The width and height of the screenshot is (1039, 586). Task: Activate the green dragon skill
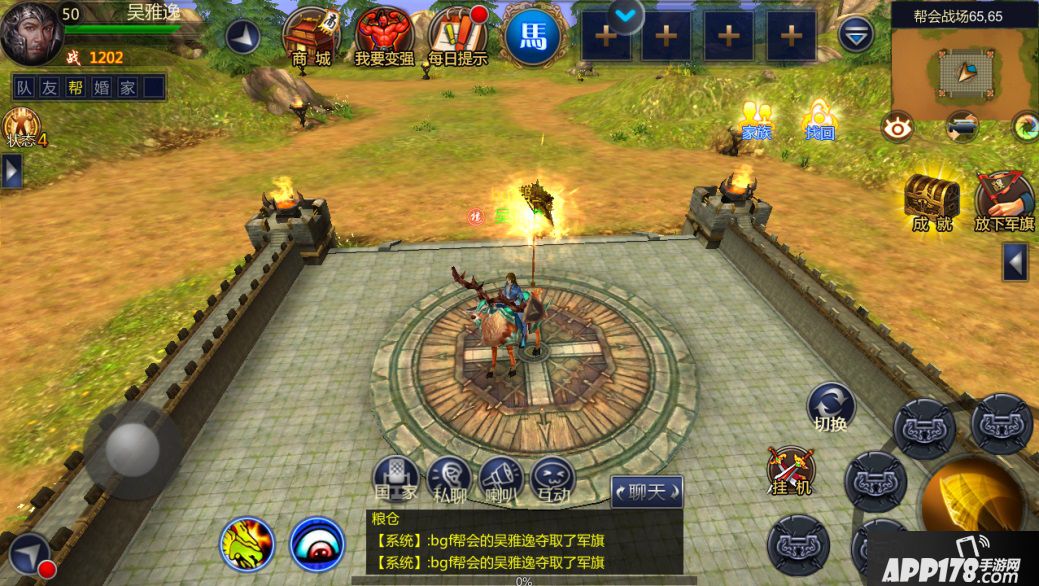coord(247,544)
